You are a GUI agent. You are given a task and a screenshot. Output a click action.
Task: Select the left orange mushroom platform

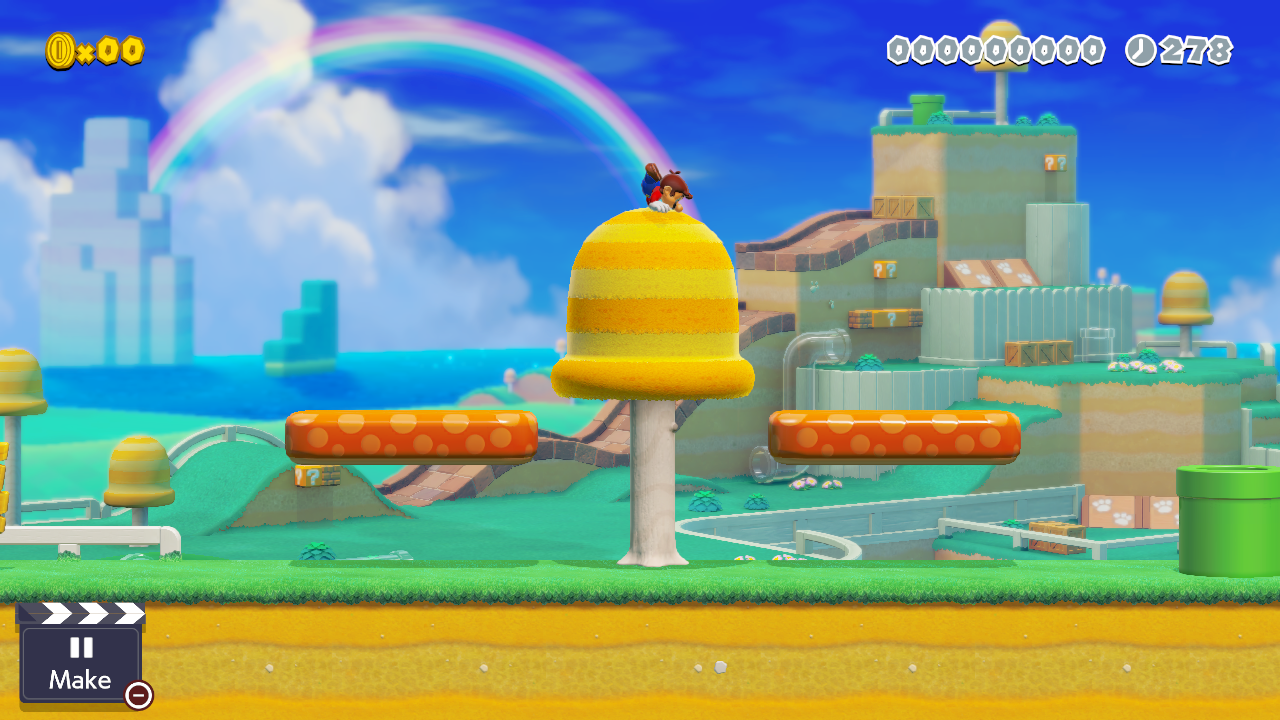pos(410,437)
